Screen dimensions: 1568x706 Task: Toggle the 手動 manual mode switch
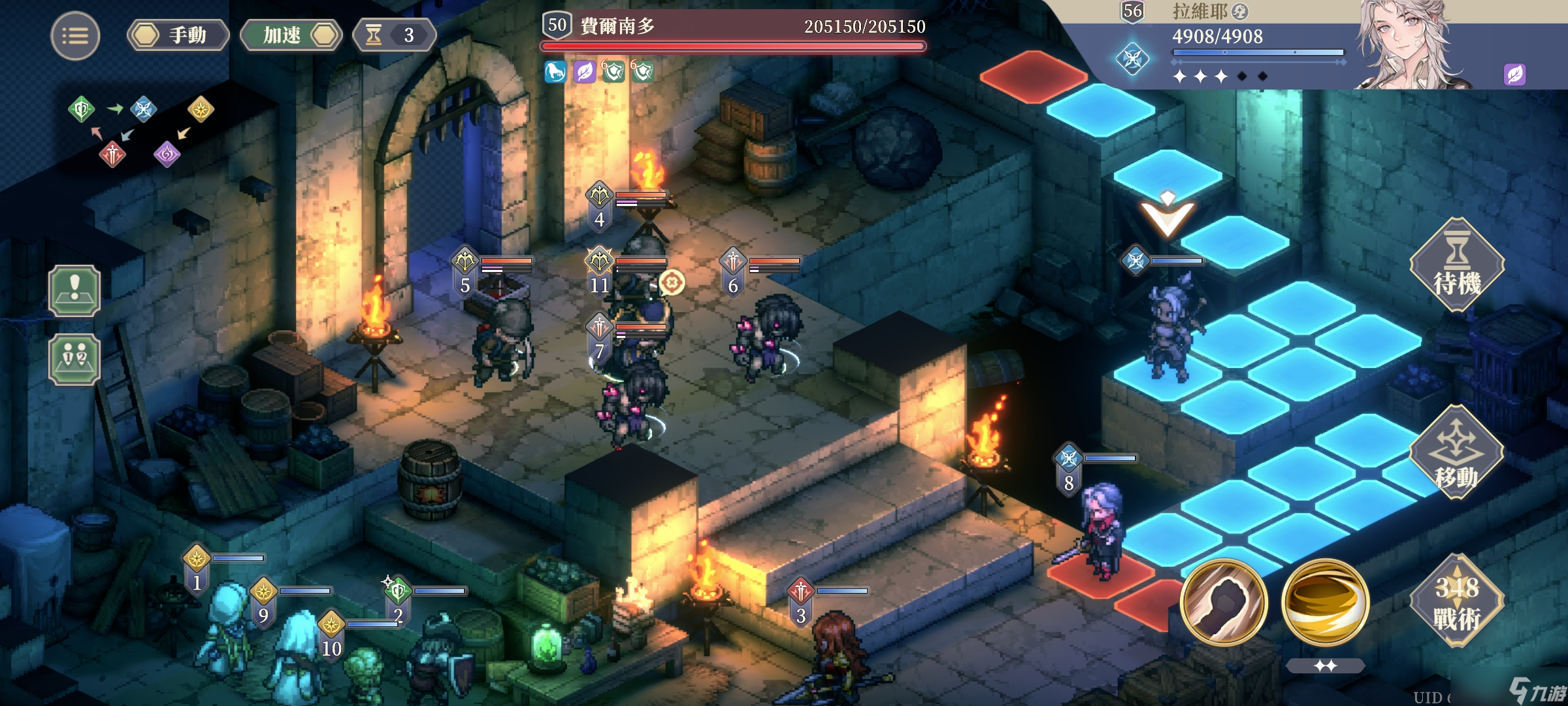178,35
